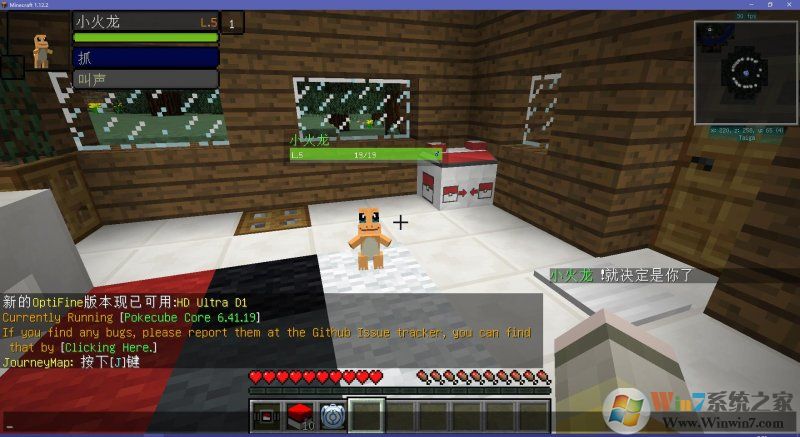Select the blue round device hotbar slot

pyautogui.click(x=333, y=416)
